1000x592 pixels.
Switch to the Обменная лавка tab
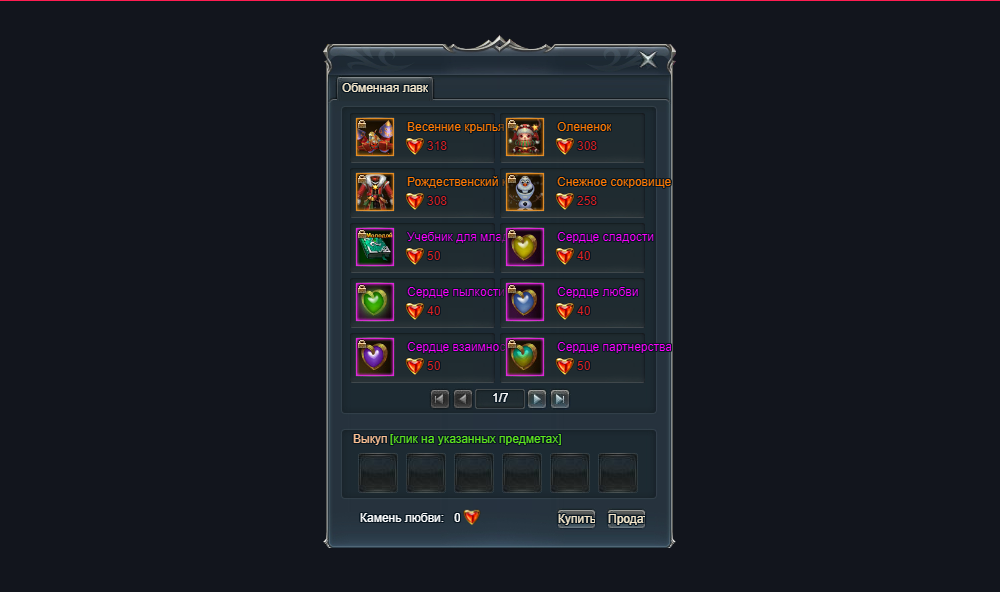pyautogui.click(x=385, y=88)
